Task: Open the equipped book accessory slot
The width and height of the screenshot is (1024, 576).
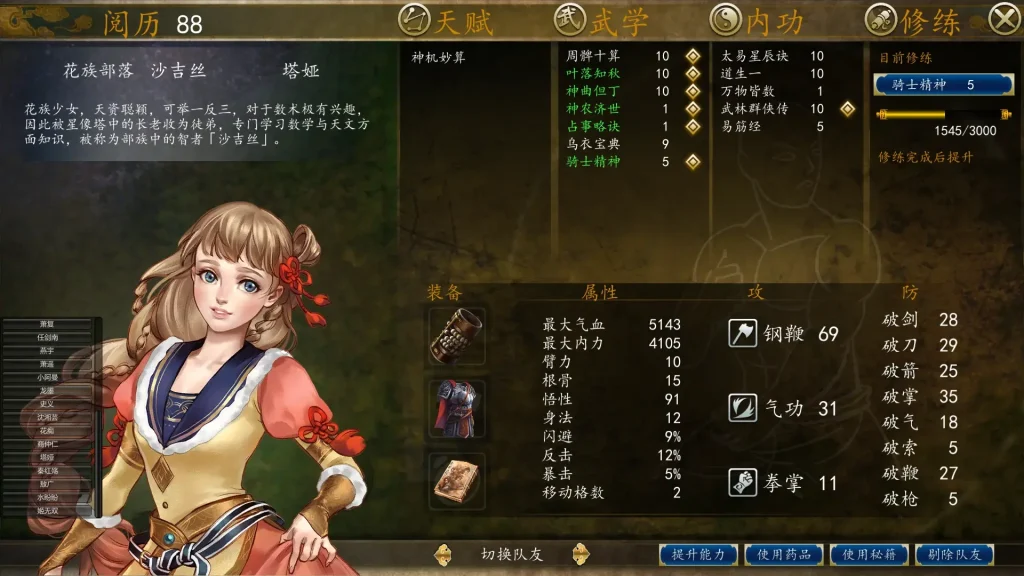Action: (x=458, y=481)
